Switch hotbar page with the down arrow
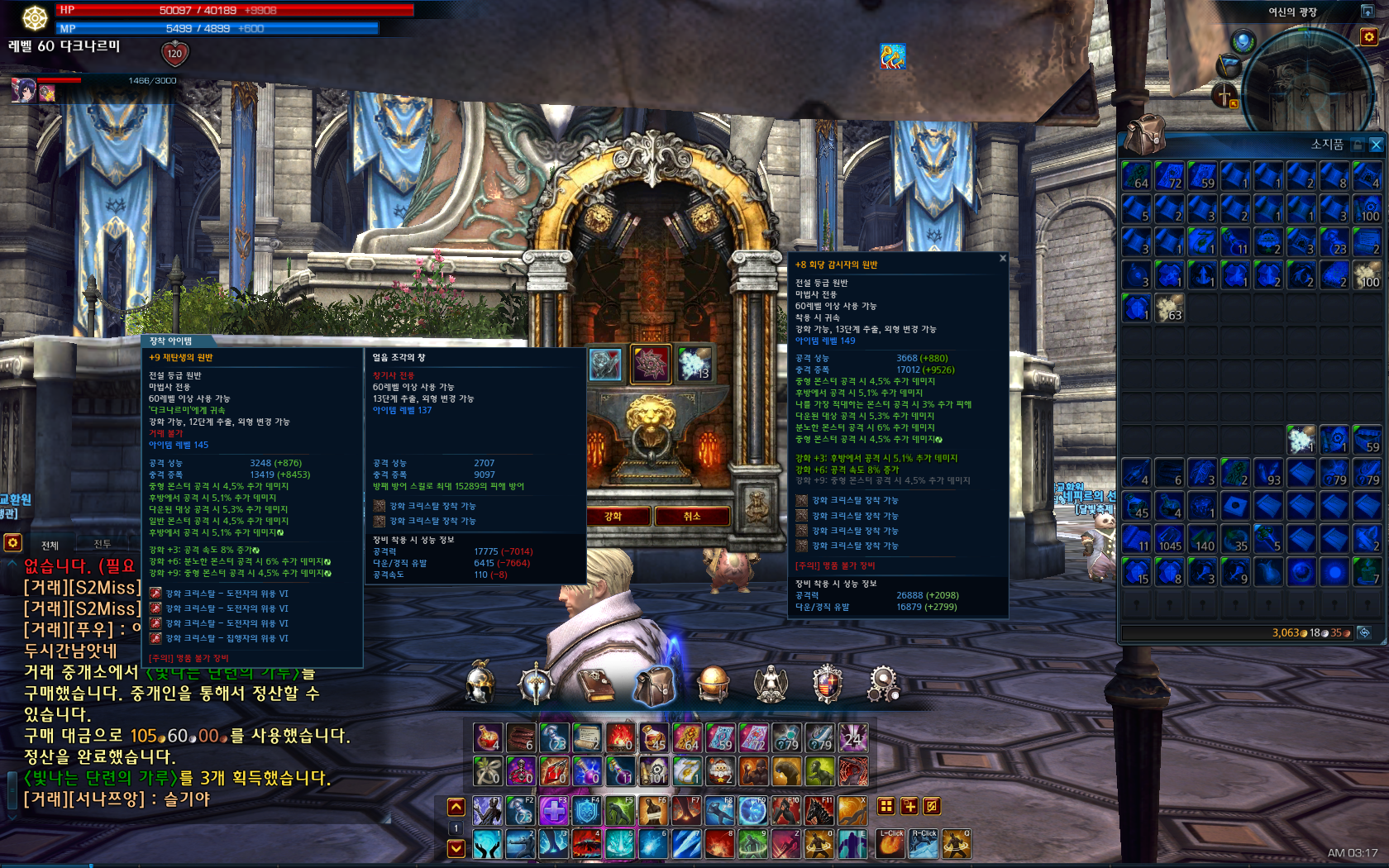Viewport: 1389px width, 868px height. [x=456, y=848]
